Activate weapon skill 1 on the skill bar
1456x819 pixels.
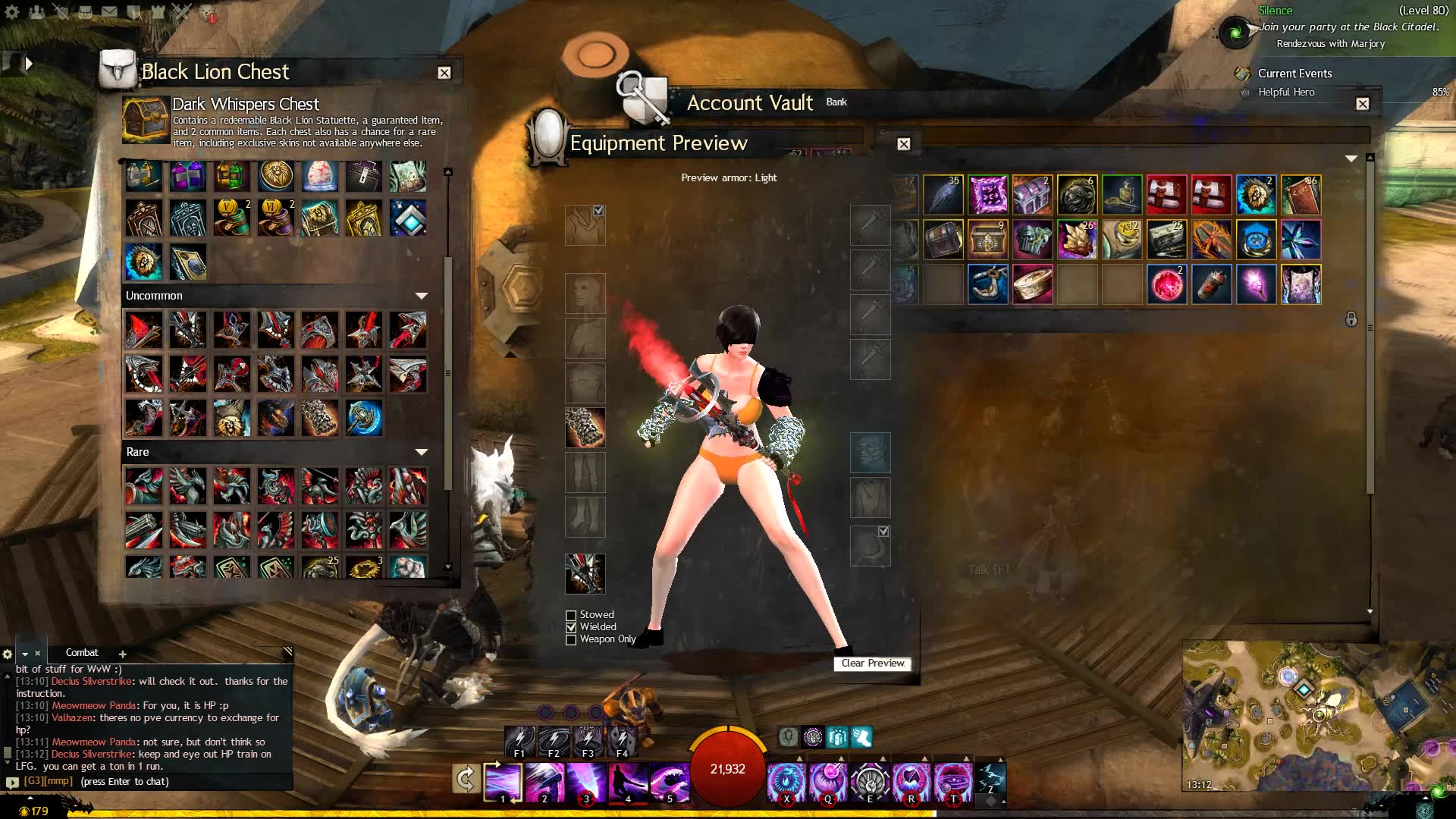pyautogui.click(x=503, y=783)
